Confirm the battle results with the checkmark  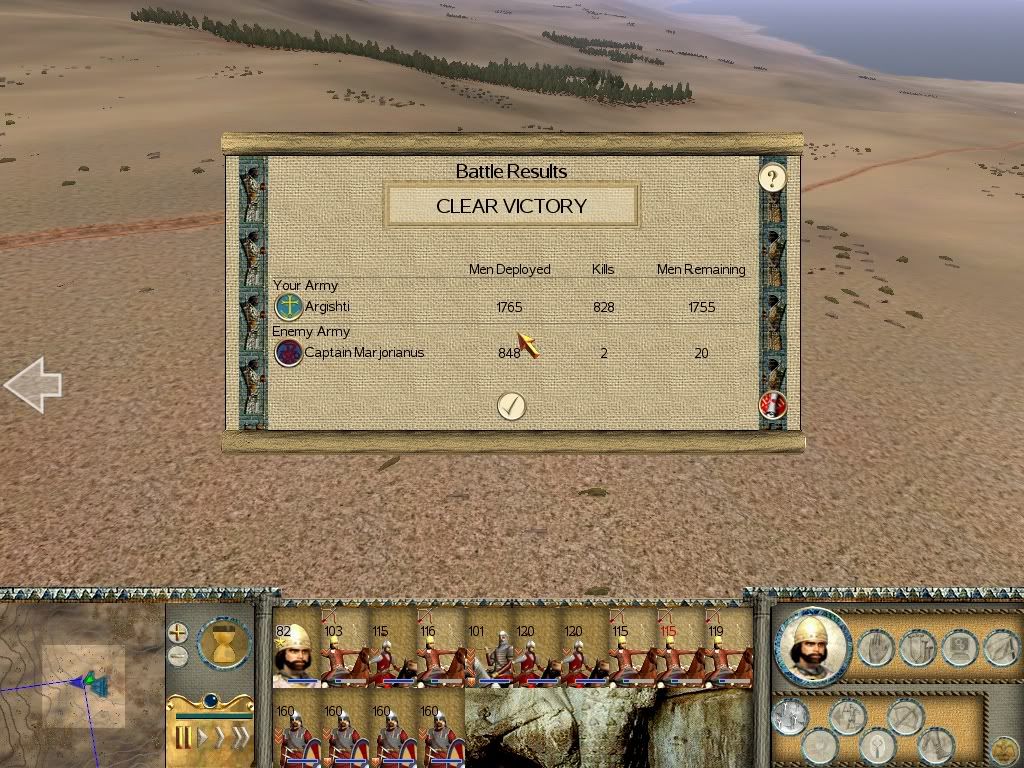pos(511,405)
